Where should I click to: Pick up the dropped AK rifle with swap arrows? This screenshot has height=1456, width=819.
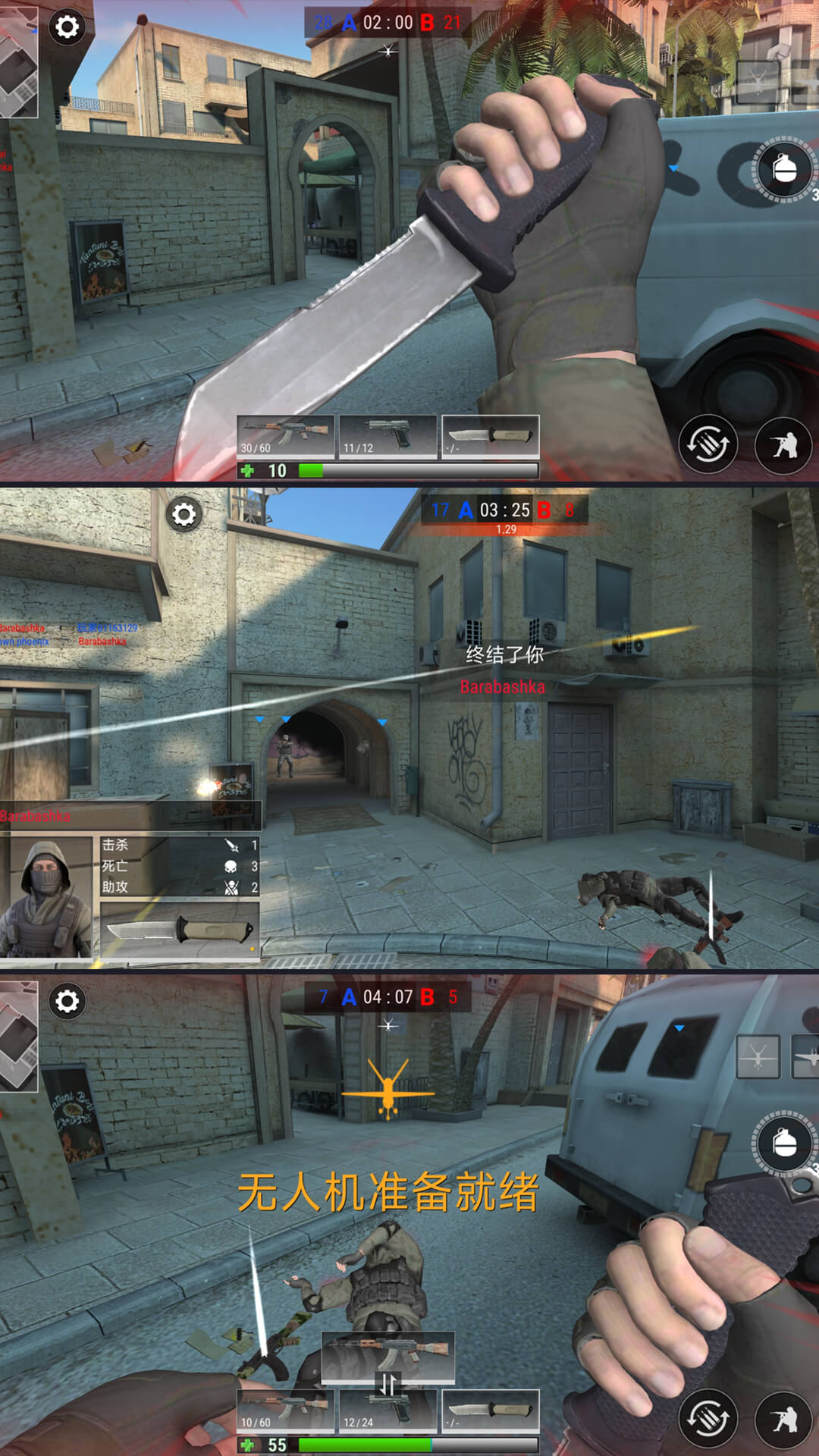[x=388, y=1357]
